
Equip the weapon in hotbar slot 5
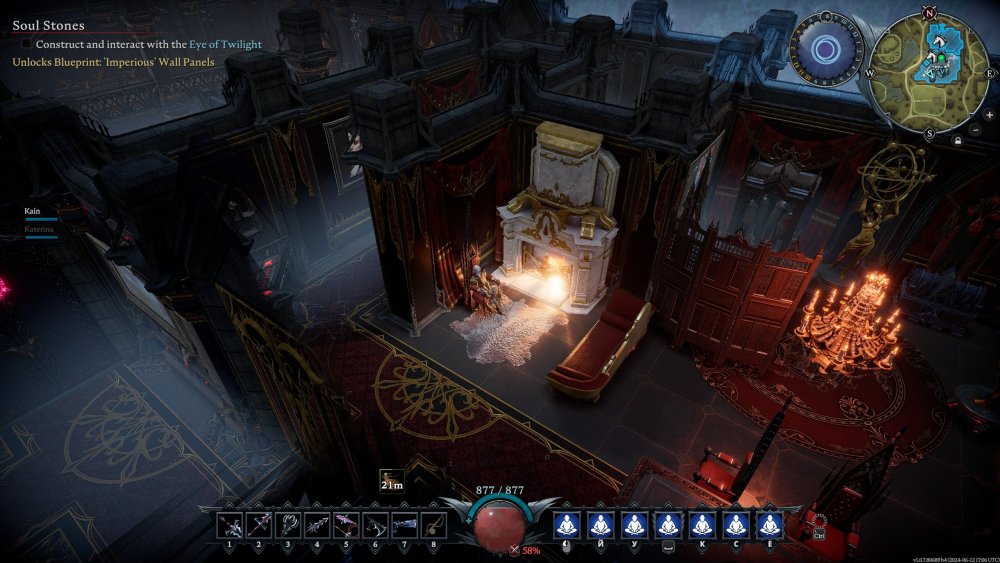[x=346, y=524]
